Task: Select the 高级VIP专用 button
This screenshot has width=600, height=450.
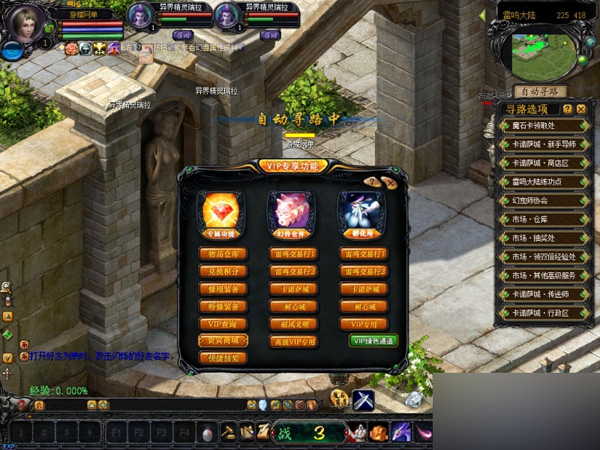Action: 293,341
